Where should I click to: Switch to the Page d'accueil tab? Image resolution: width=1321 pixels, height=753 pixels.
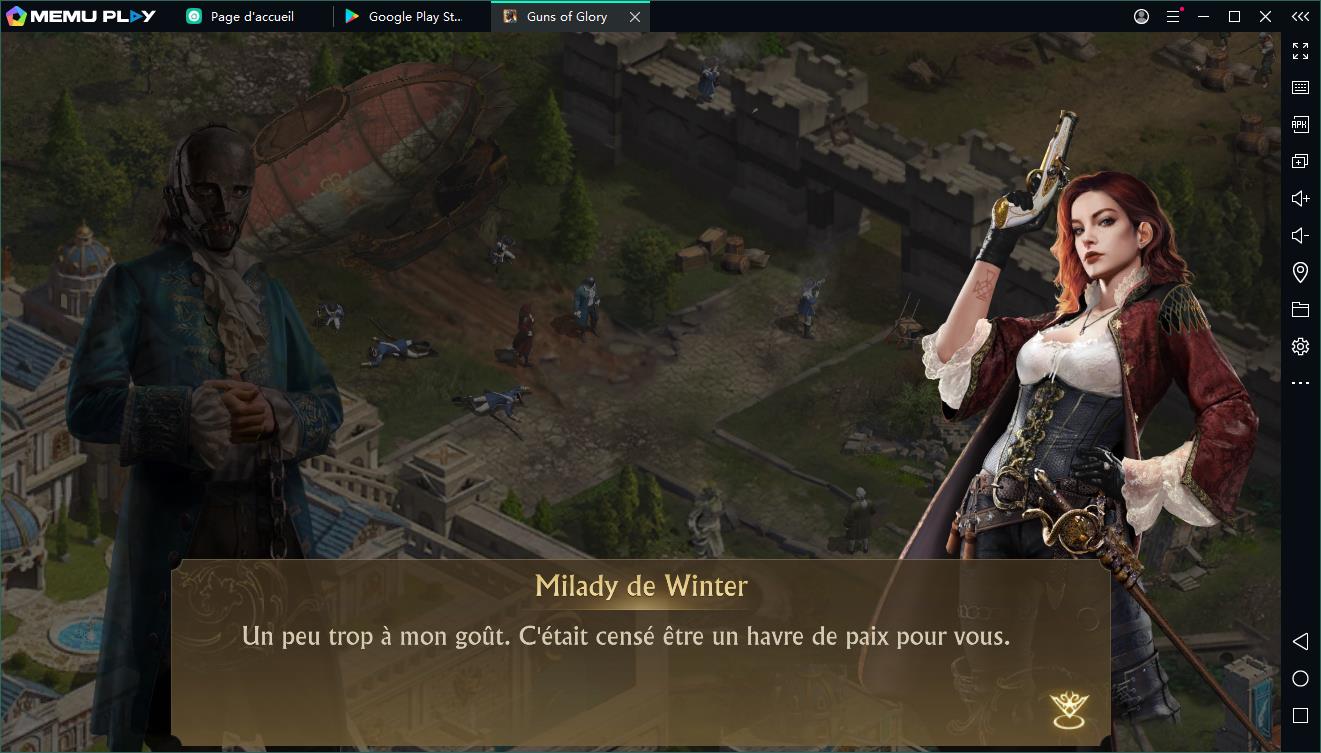click(x=251, y=17)
